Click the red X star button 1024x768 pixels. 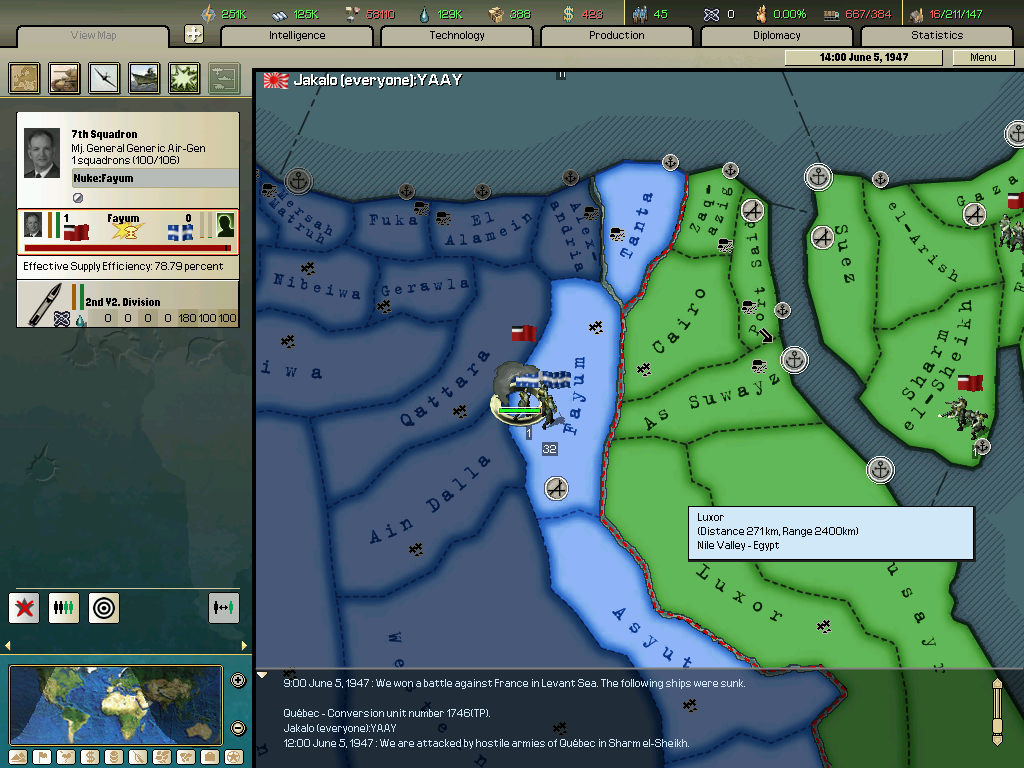[24, 607]
